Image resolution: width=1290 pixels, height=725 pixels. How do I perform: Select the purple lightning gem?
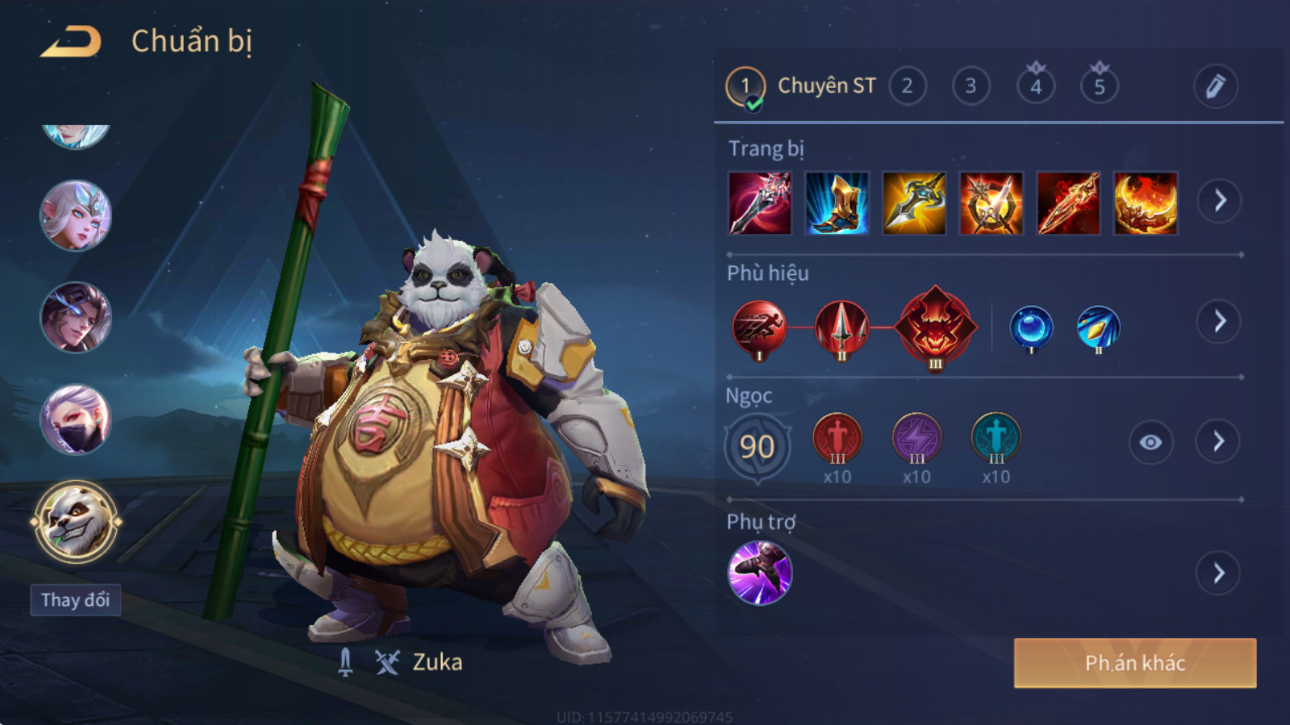916,439
